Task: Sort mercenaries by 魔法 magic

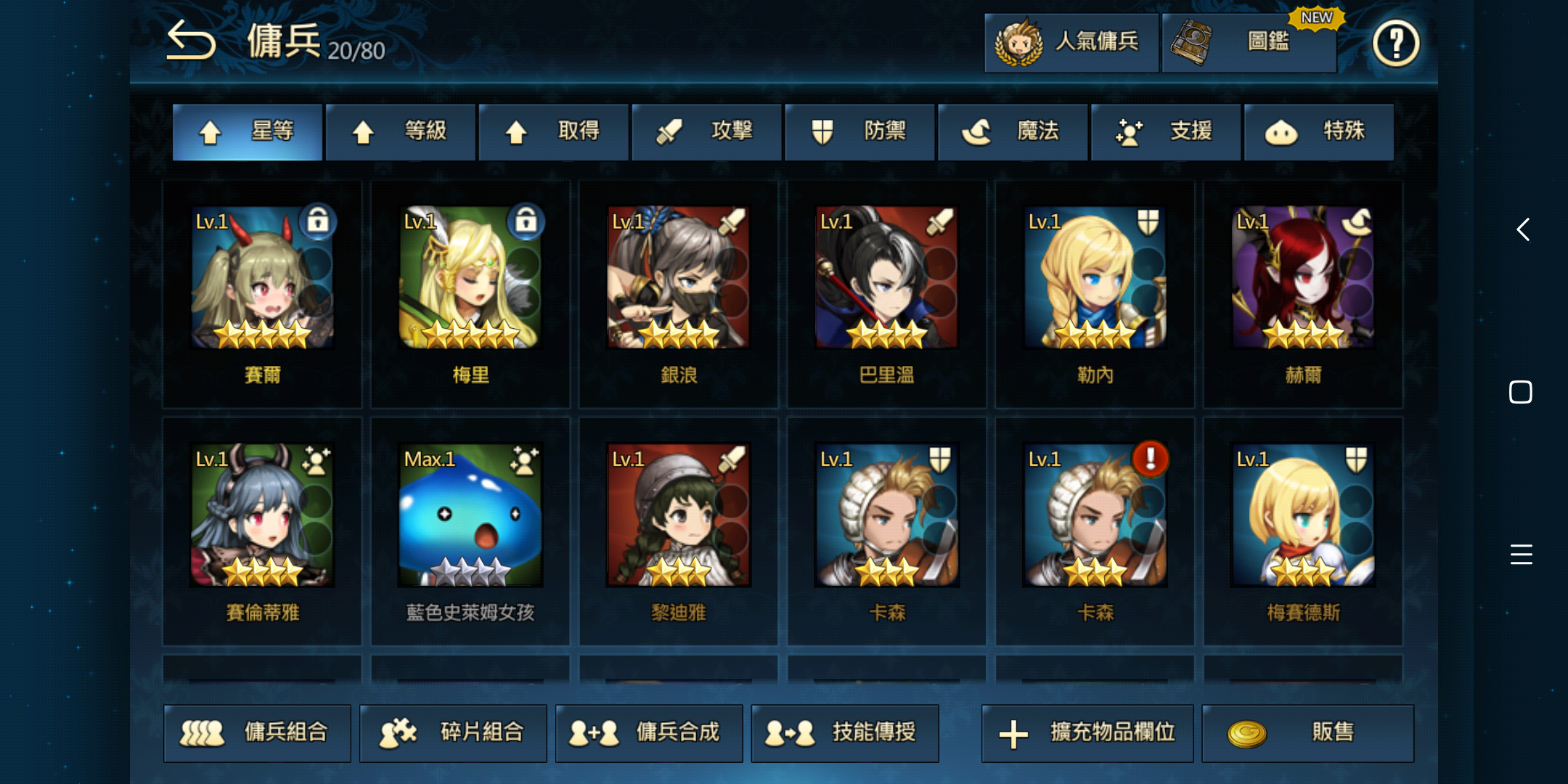Action: click(1013, 131)
